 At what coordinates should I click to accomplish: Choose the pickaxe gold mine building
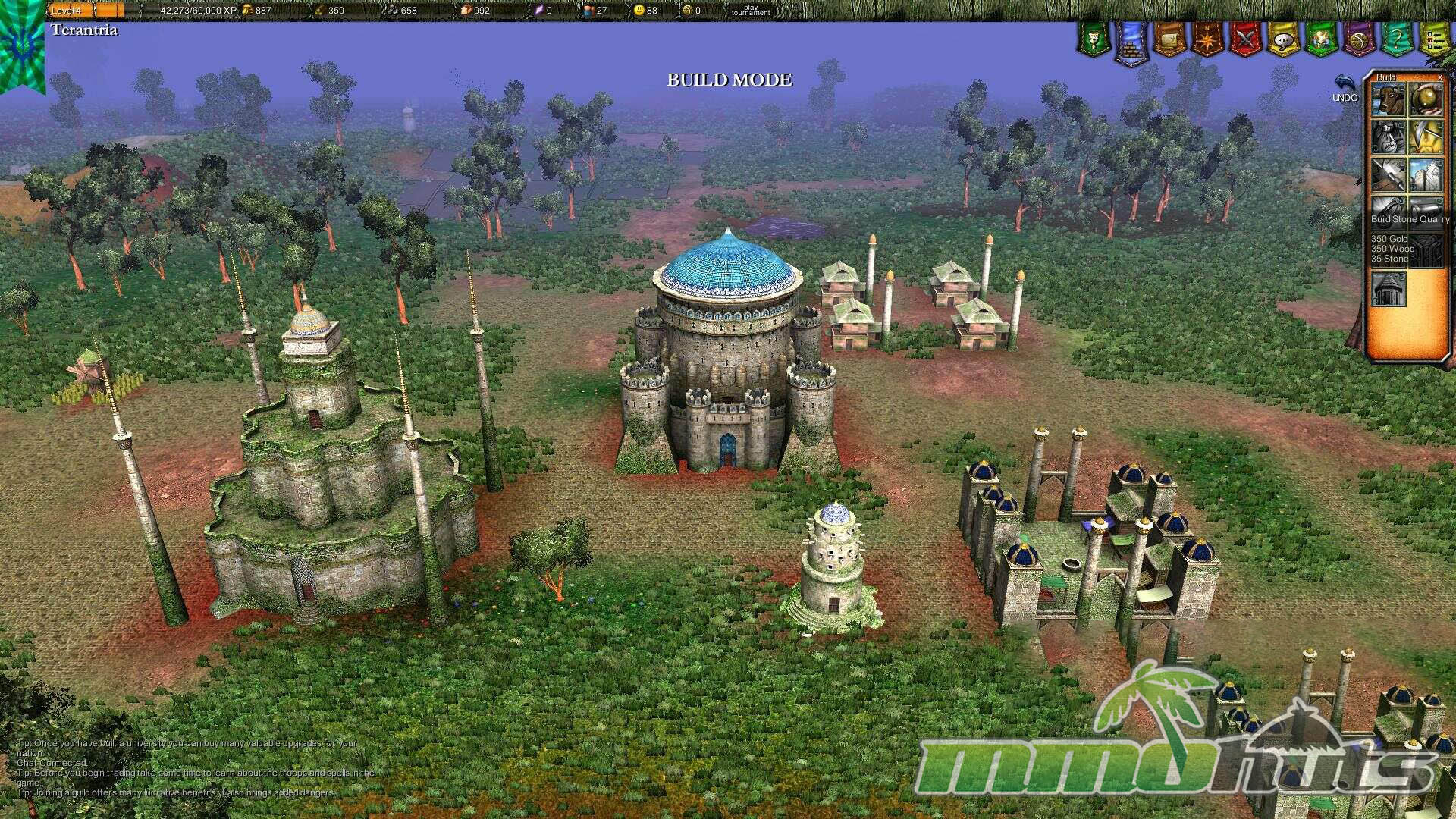coord(1426,138)
